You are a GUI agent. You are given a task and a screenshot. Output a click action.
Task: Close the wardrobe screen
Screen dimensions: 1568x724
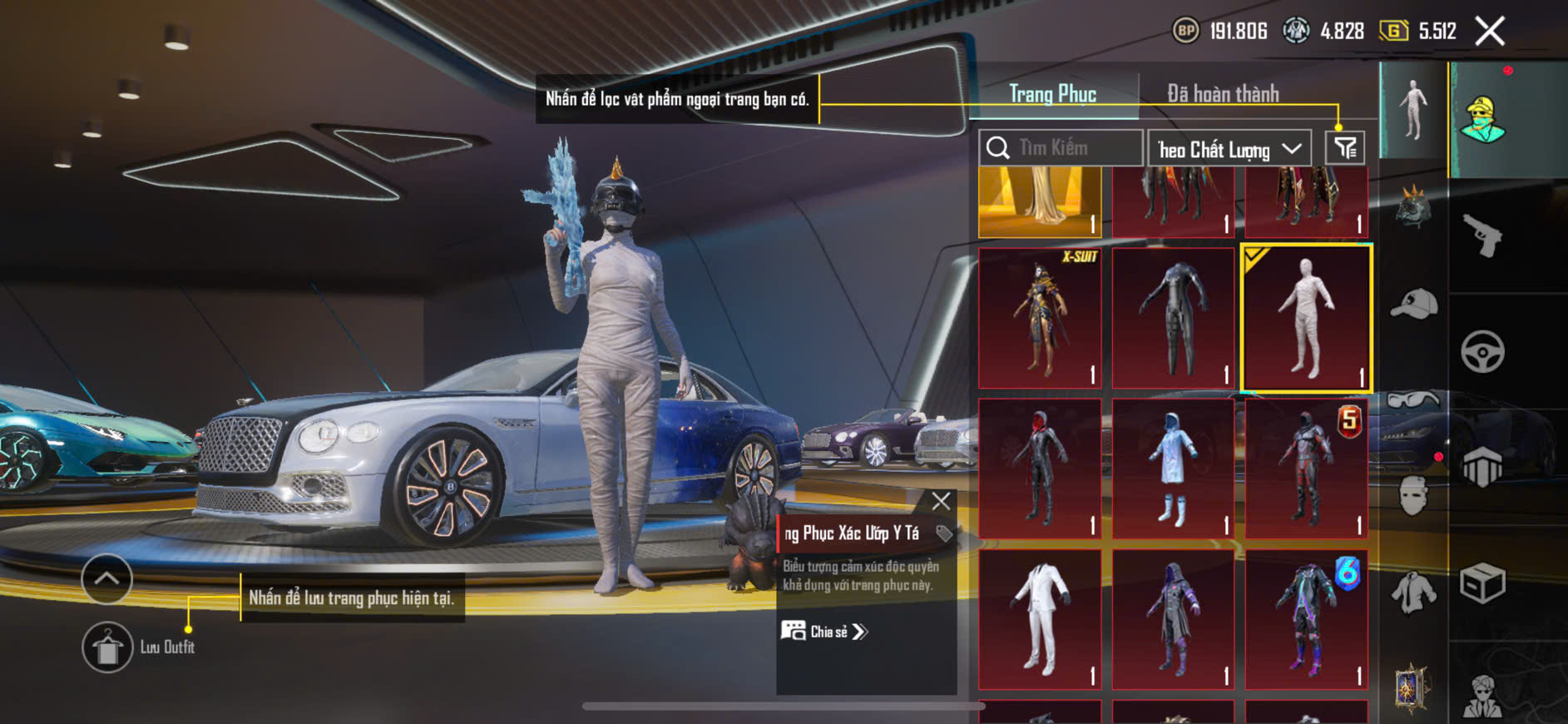(x=1490, y=32)
